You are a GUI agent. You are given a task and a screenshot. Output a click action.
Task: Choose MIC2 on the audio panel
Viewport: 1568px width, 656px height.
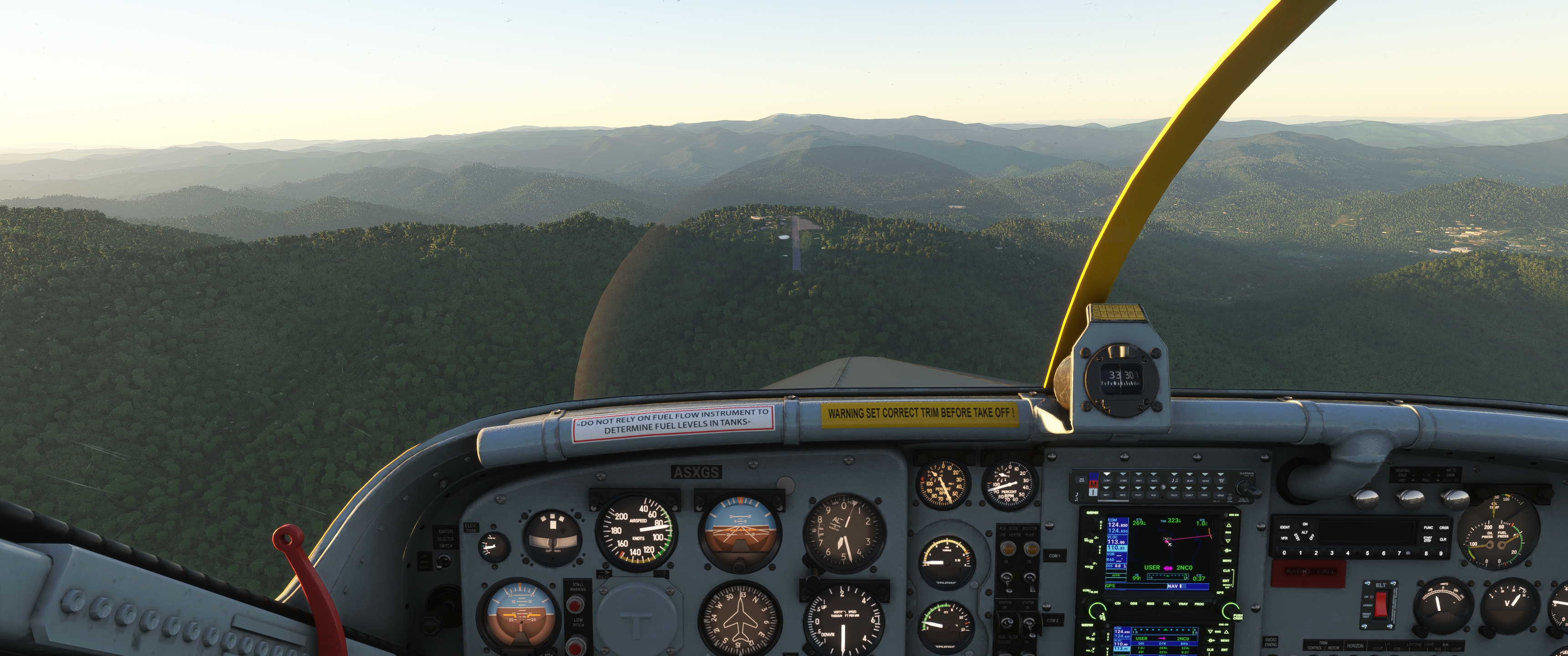[1123, 495]
